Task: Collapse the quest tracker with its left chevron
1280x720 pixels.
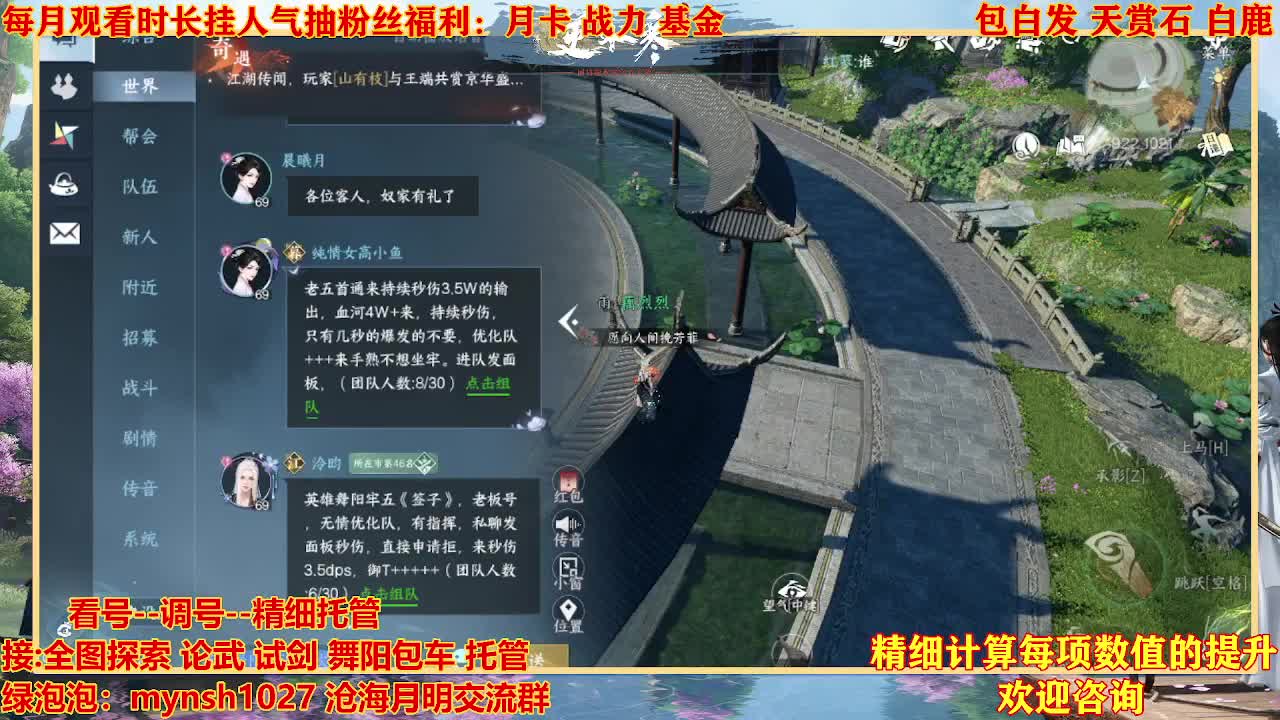Action: click(x=566, y=320)
